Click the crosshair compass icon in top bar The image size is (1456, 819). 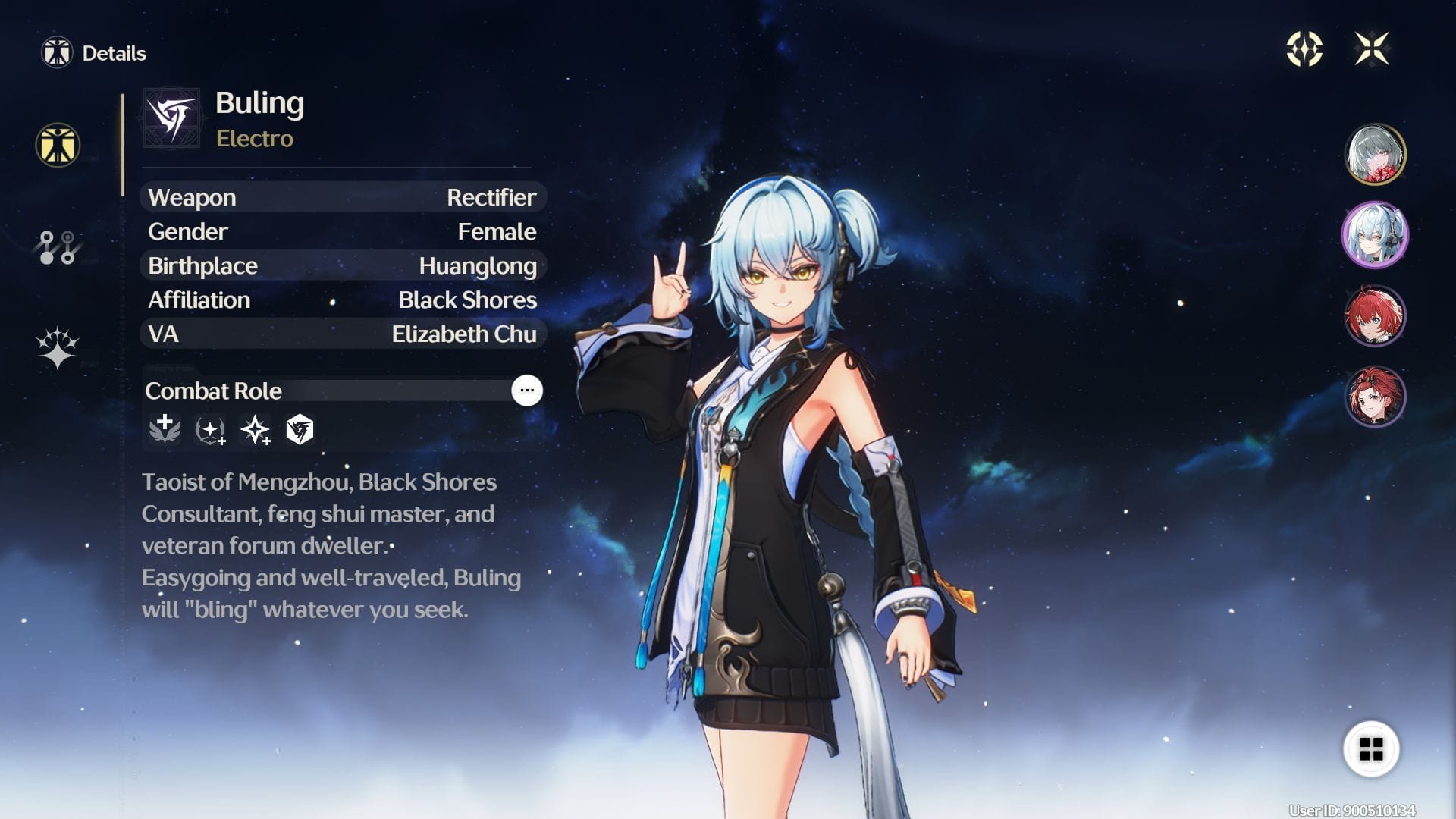[1304, 49]
